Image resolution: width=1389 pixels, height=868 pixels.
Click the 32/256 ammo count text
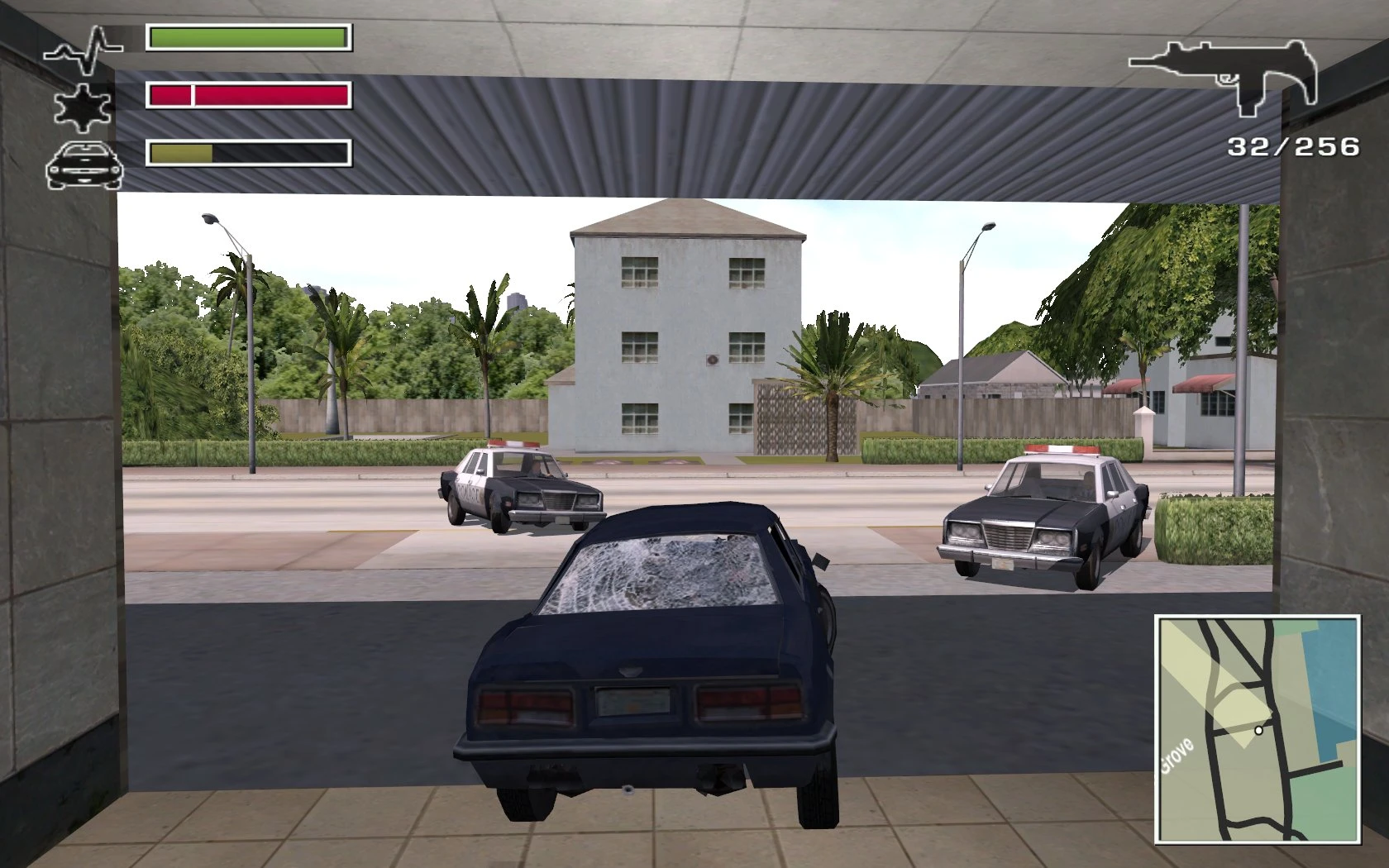click(1291, 145)
